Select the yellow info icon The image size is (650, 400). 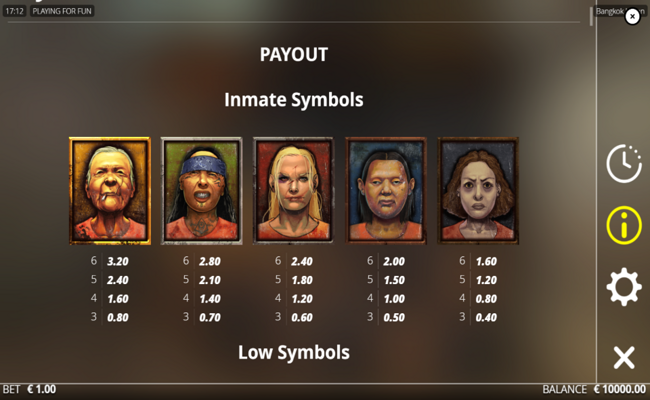click(624, 225)
